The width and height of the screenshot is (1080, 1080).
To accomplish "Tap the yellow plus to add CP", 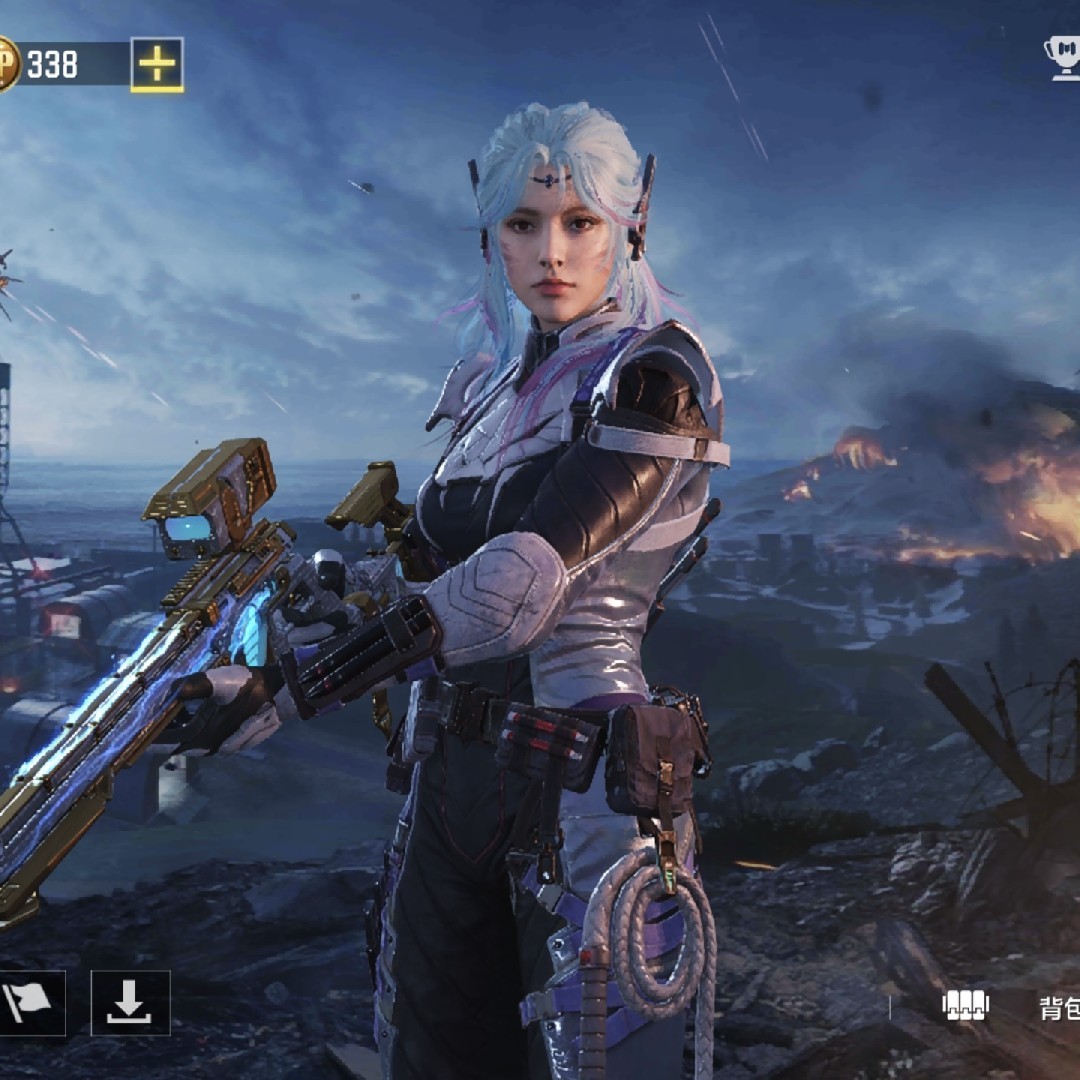I will [x=157, y=65].
